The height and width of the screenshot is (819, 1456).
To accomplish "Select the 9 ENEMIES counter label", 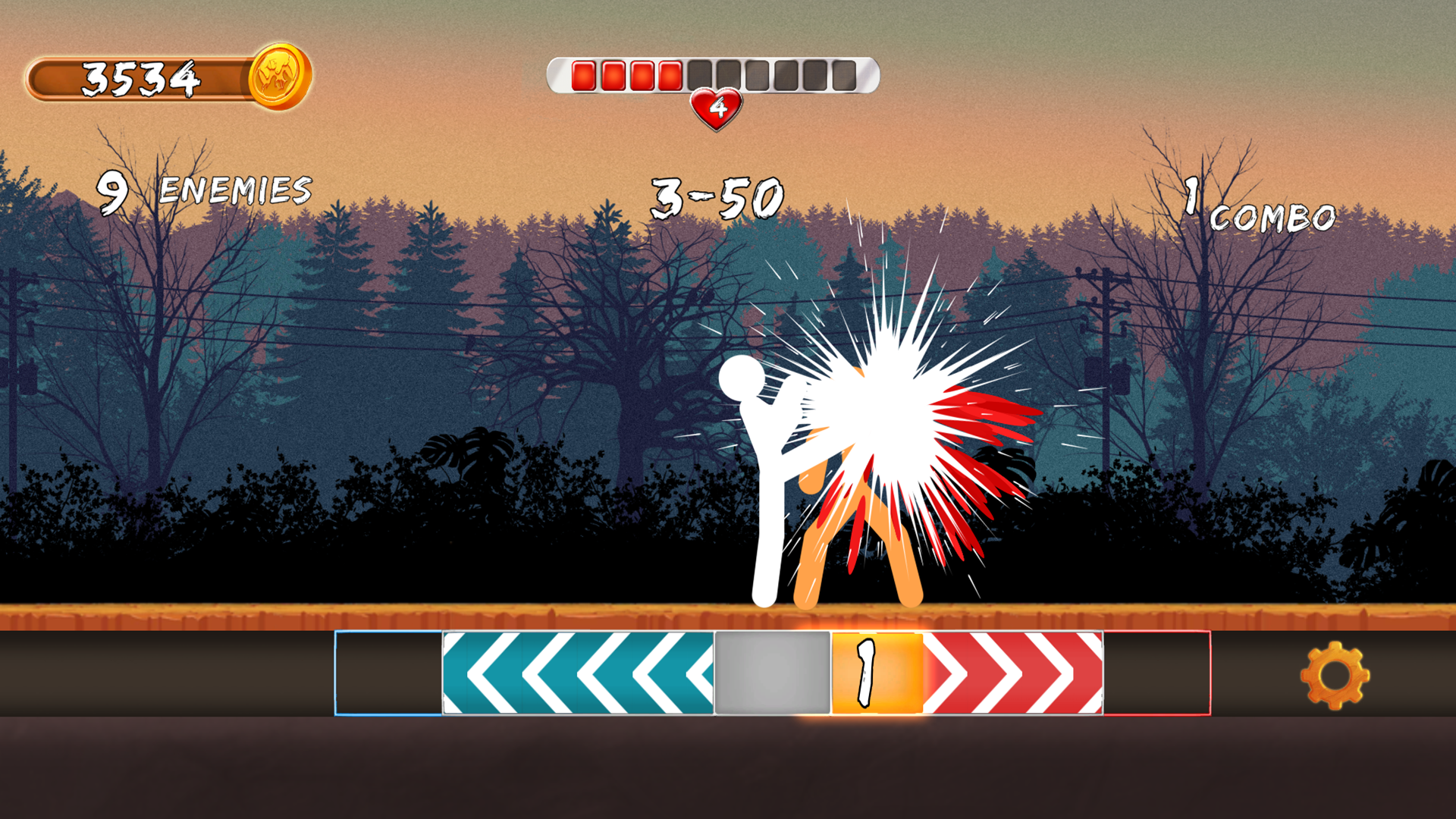I will click(205, 188).
